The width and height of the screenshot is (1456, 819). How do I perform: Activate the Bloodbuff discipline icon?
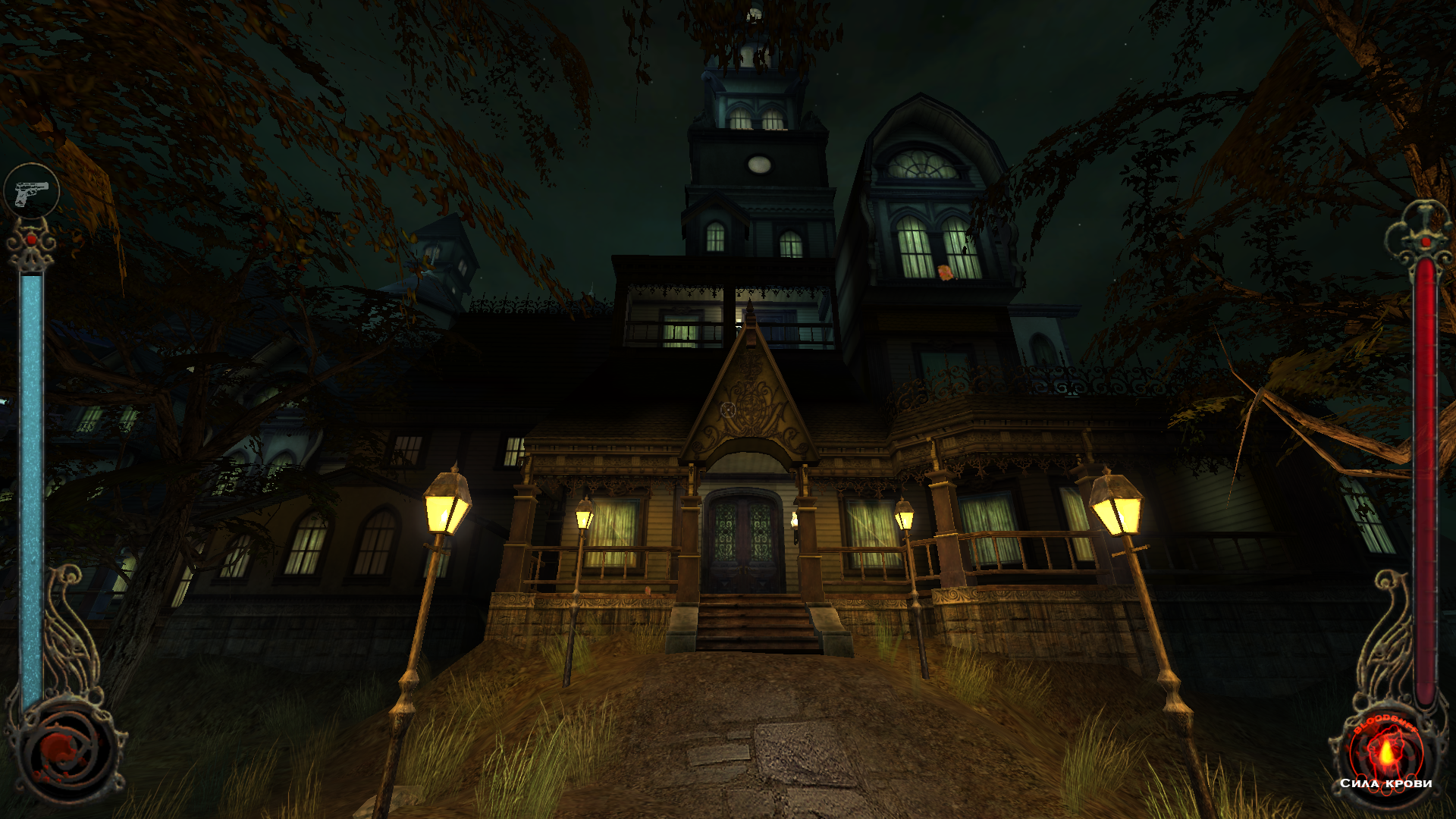pos(1385,752)
